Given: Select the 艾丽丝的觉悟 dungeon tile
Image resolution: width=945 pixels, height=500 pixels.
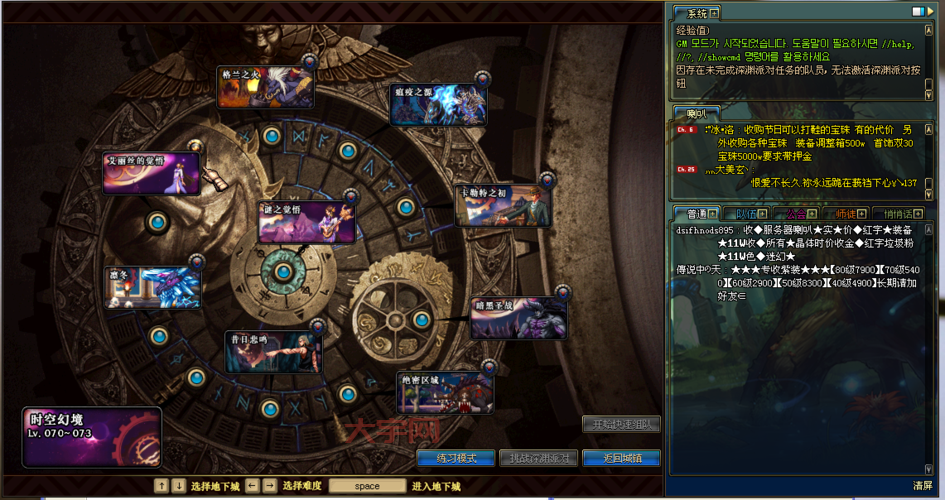Looking at the screenshot, I should click(x=151, y=173).
